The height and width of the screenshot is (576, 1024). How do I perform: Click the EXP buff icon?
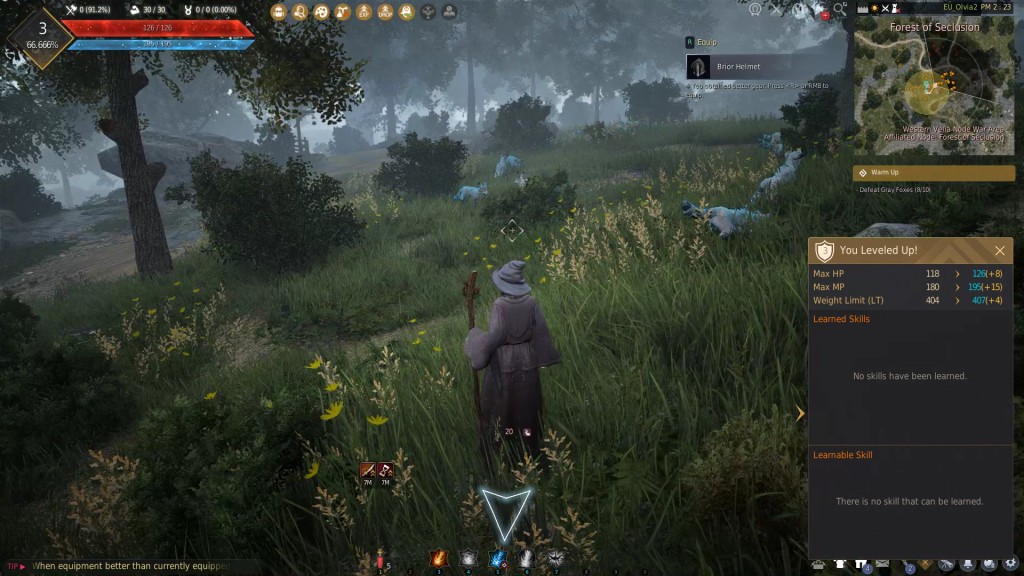[364, 12]
